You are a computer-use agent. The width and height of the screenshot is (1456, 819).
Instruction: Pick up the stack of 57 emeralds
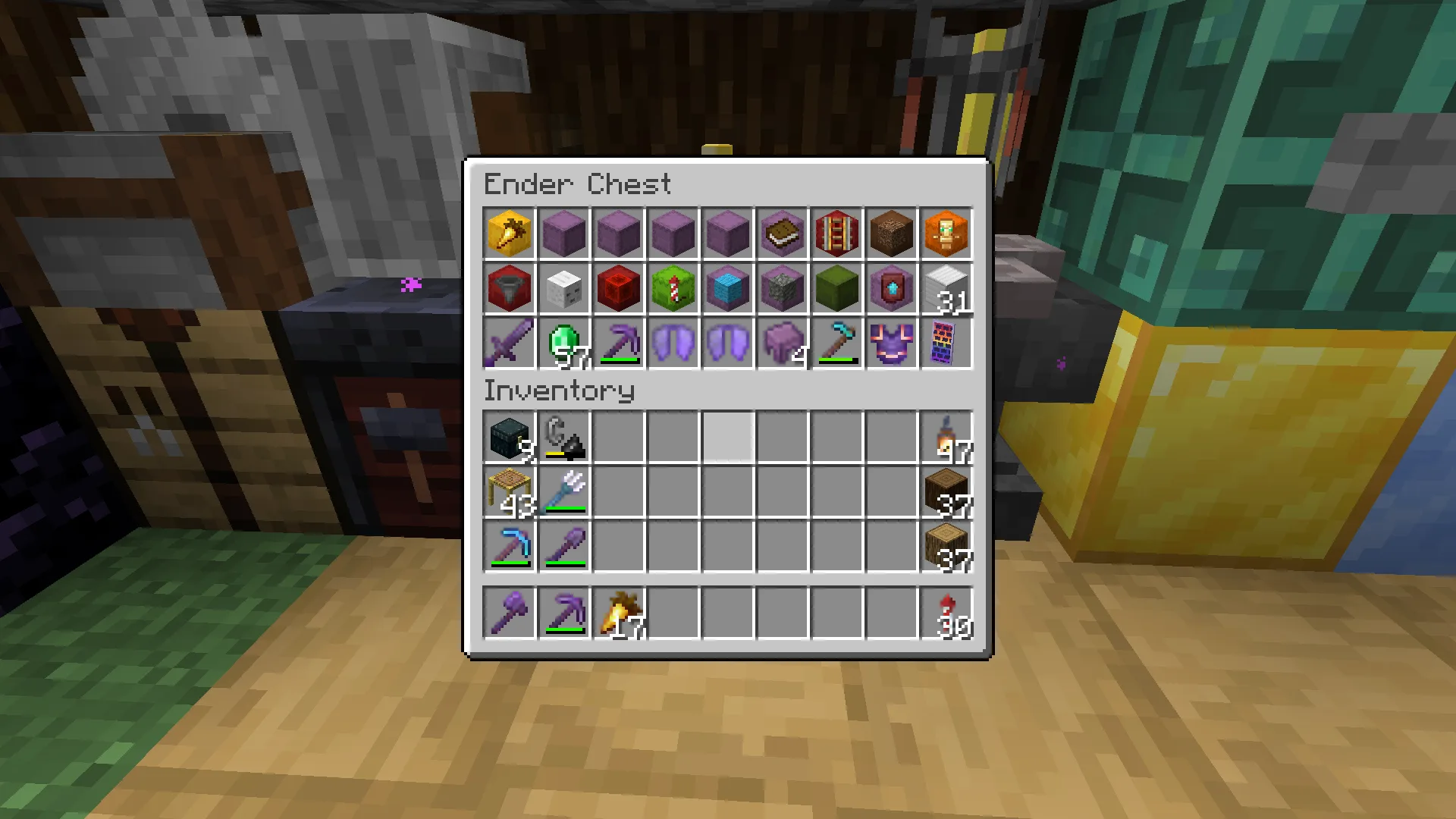tap(563, 344)
